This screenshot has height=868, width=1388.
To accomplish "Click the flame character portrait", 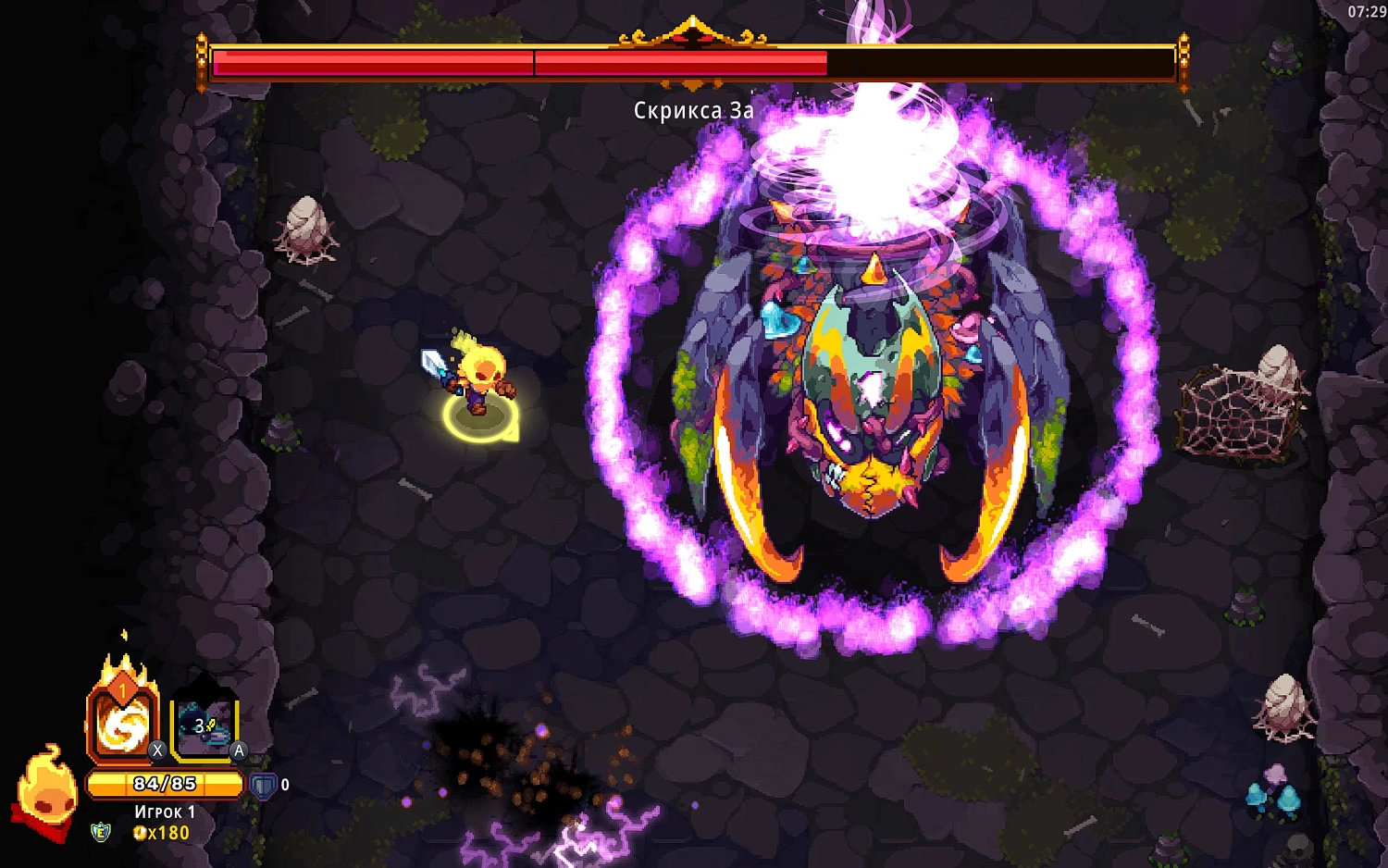I will point(45,792).
